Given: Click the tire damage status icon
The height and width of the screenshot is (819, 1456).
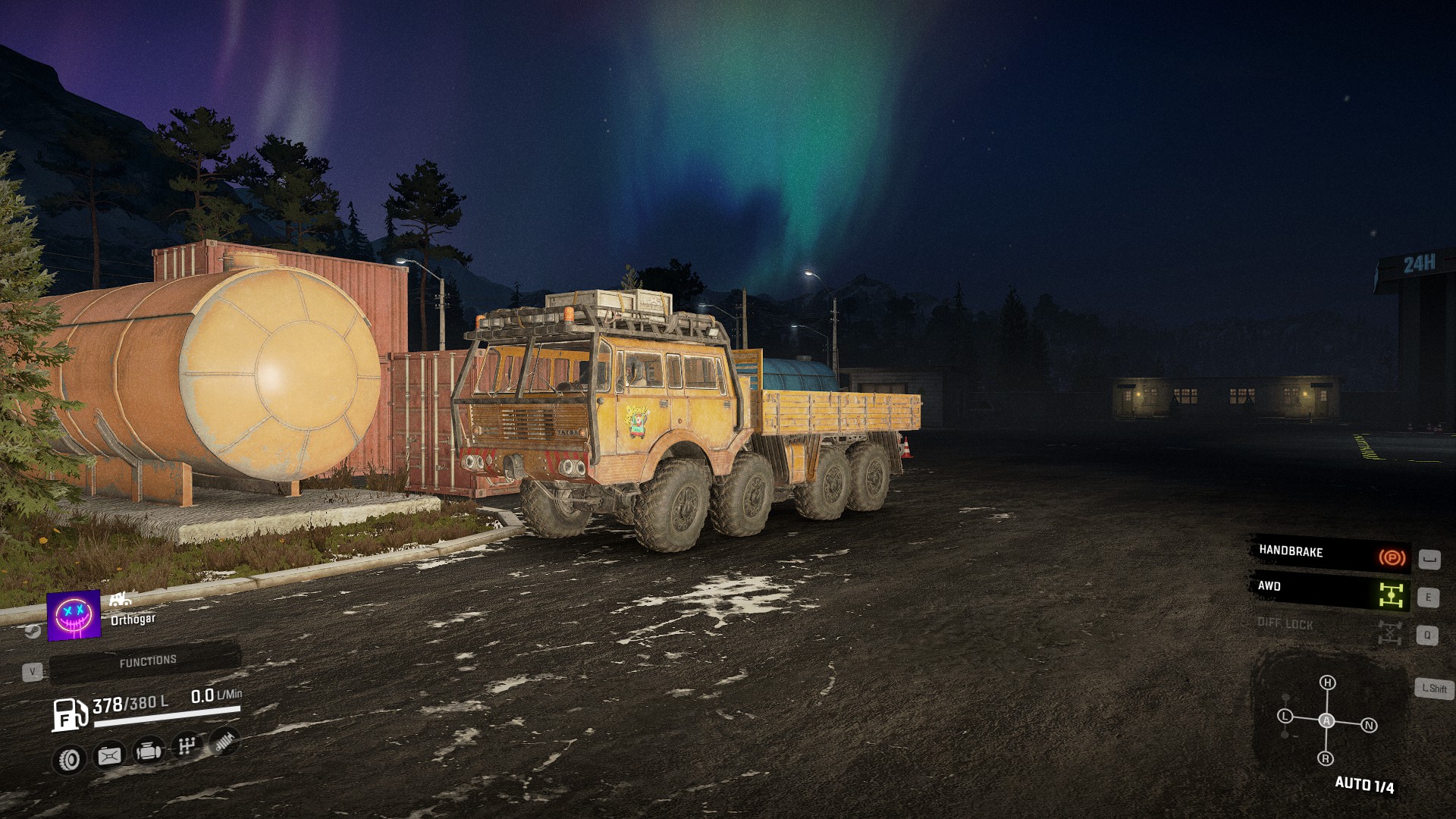Looking at the screenshot, I should tap(69, 758).
